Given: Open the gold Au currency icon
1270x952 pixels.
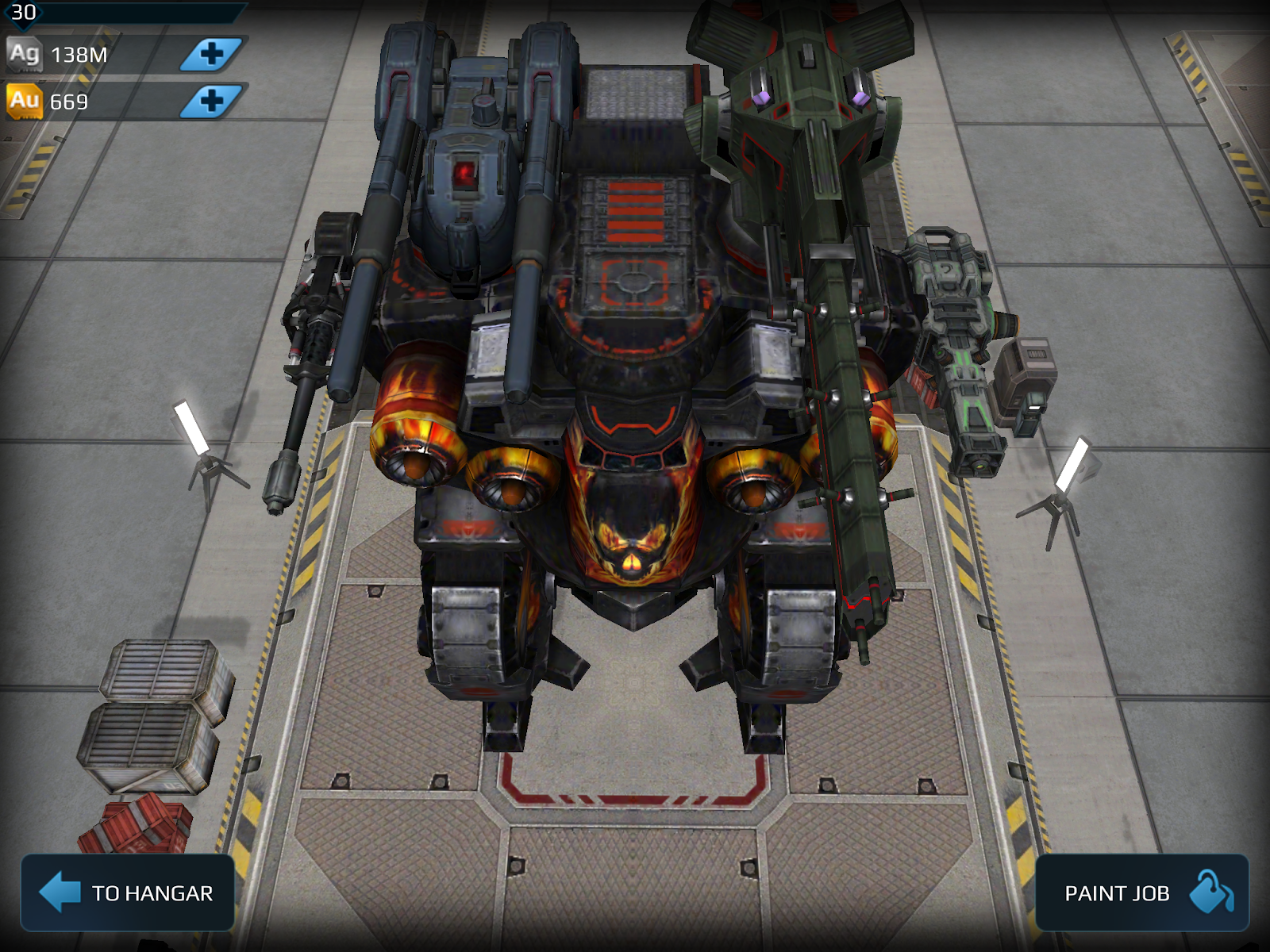Looking at the screenshot, I should pyautogui.click(x=24, y=102).
